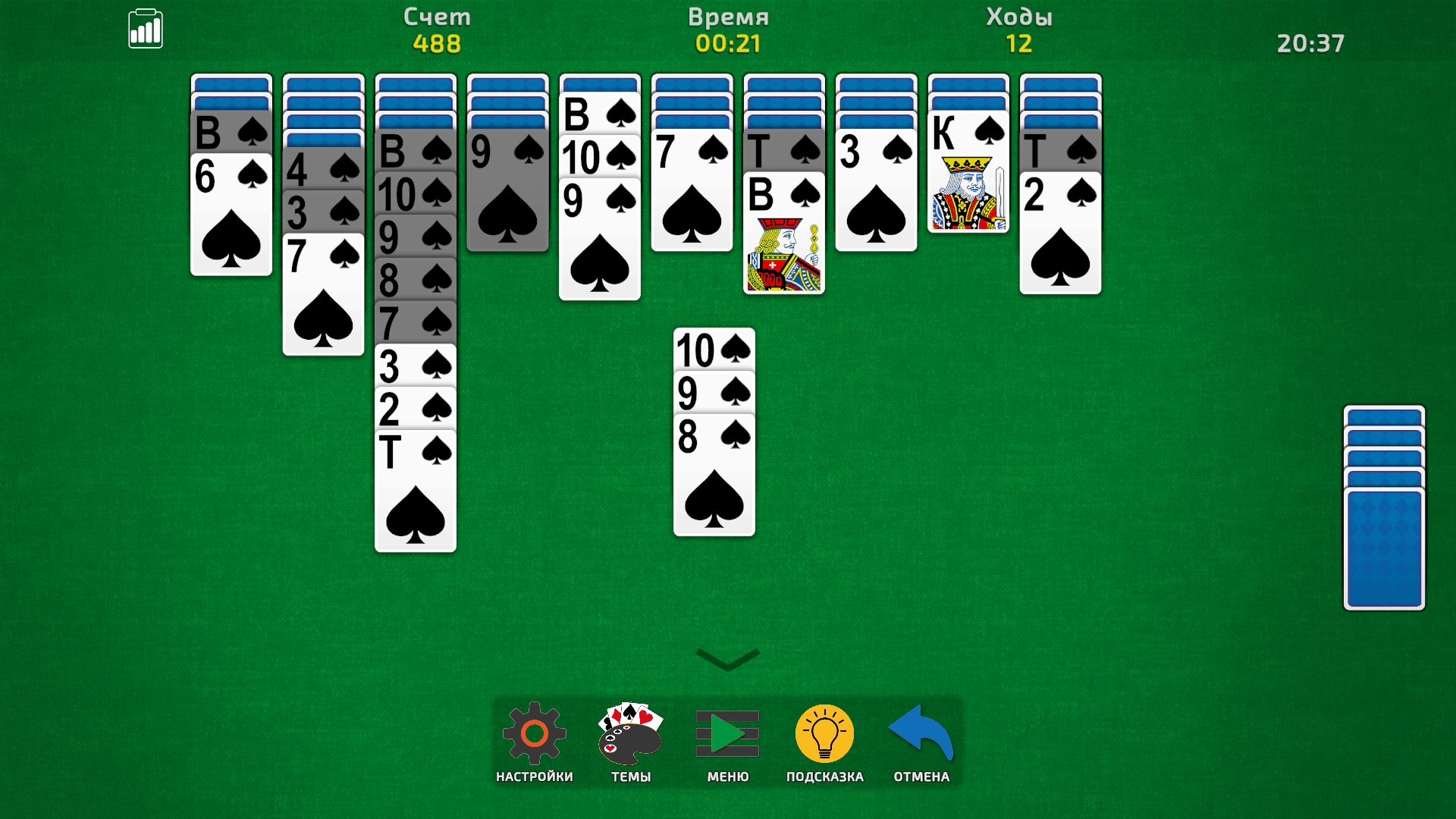The image size is (1456, 819).
Task: Select the lone 3 of spades column
Action: tap(876, 190)
